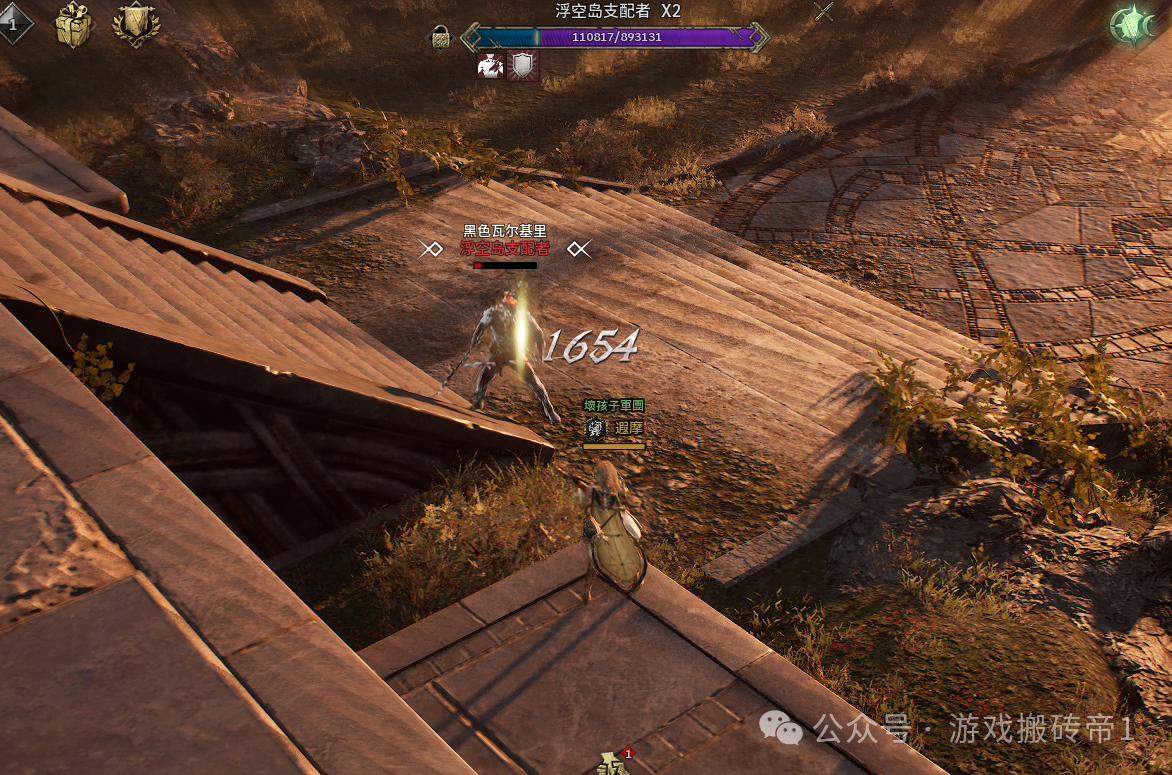This screenshot has height=775, width=1172.
Task: Inspect the boss shield buff icon
Action: tap(523, 66)
